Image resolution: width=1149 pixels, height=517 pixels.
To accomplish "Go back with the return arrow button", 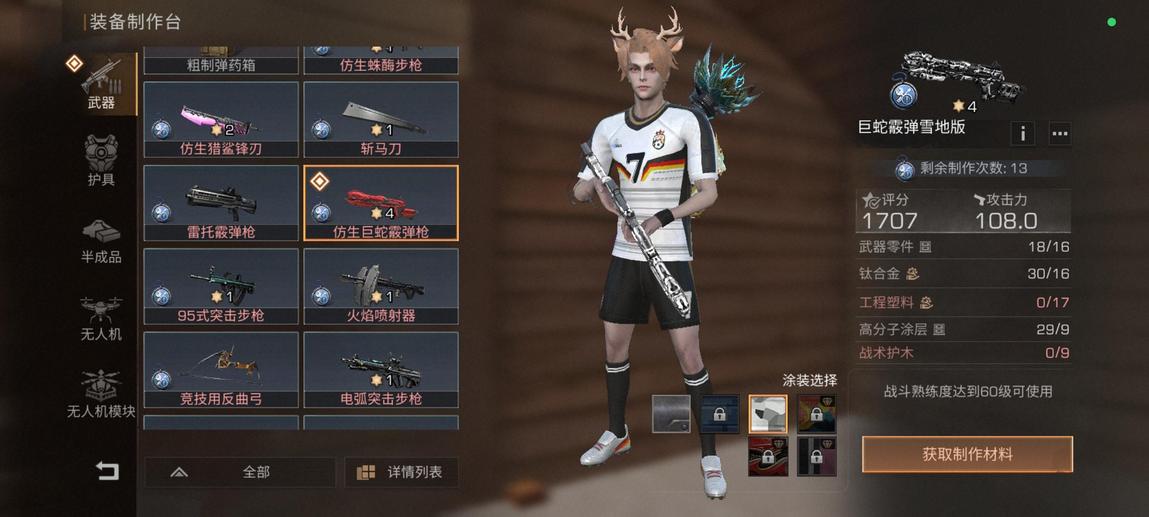I will 106,471.
